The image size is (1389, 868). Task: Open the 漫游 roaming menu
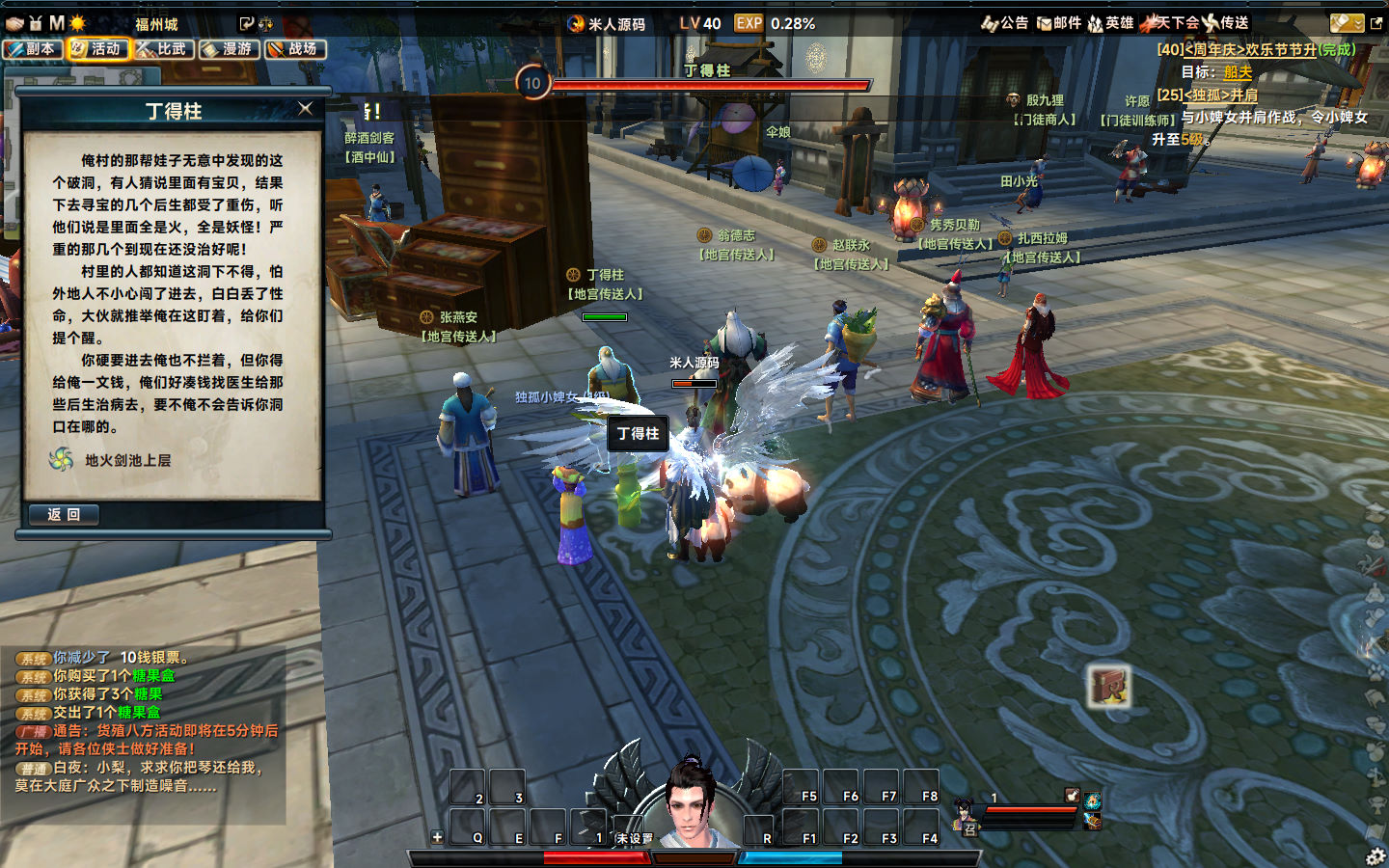(230, 49)
